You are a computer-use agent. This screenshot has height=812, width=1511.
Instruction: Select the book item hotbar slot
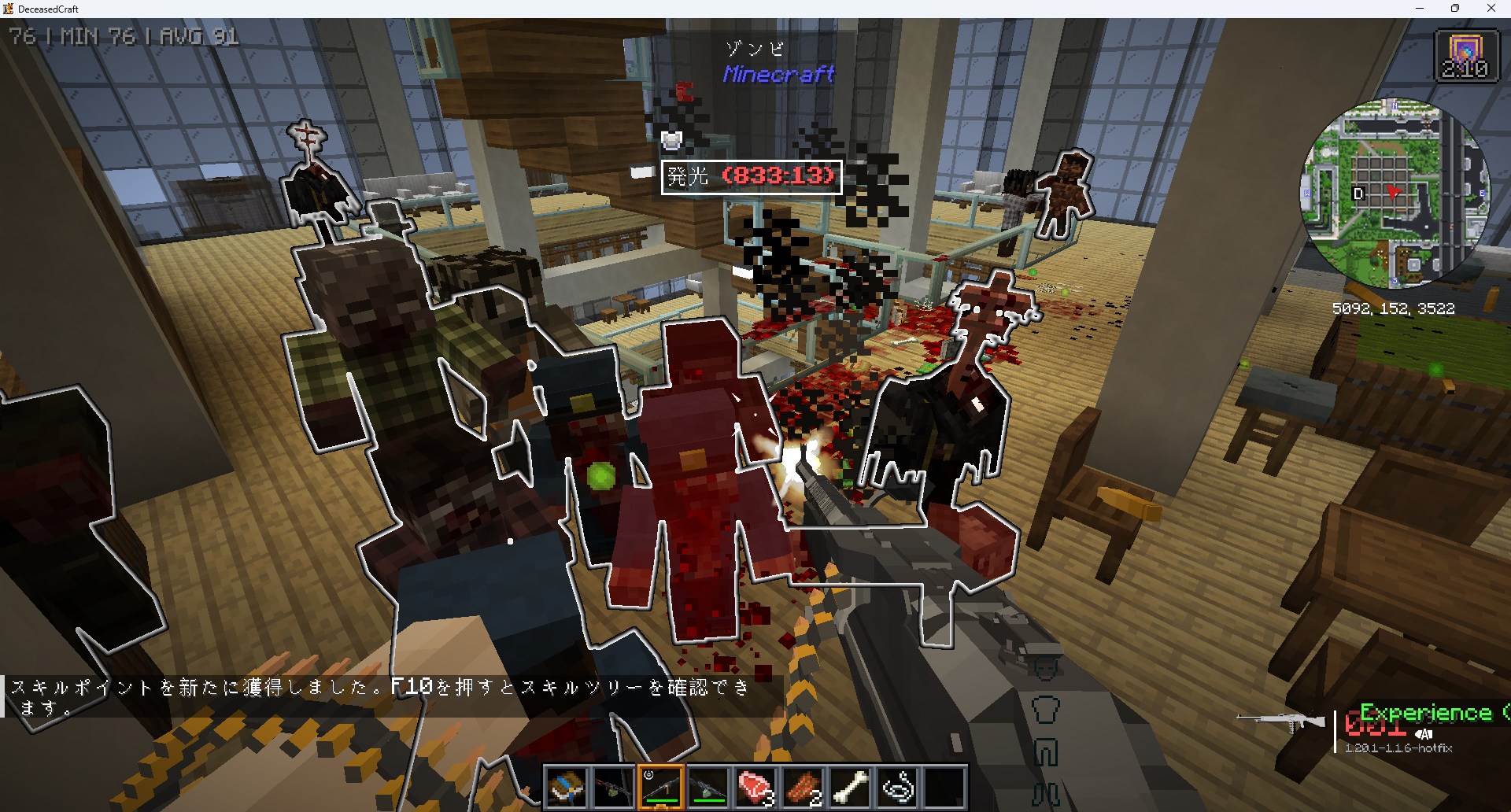567,787
